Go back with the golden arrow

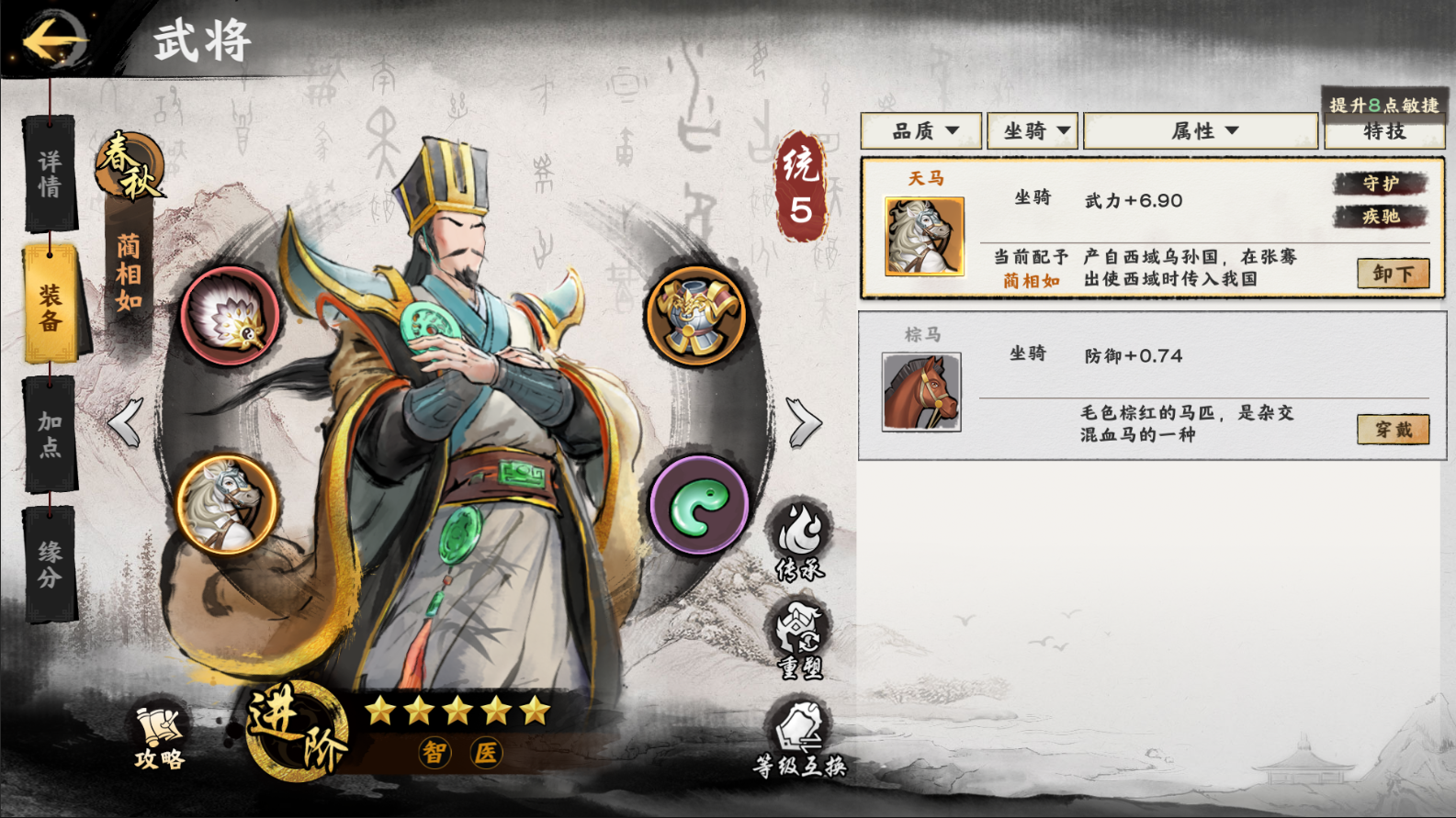click(x=53, y=40)
